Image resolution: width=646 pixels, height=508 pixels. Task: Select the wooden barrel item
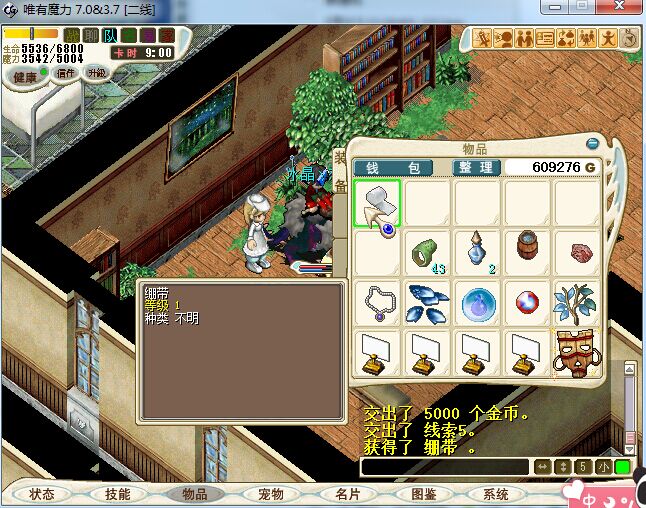(527, 250)
